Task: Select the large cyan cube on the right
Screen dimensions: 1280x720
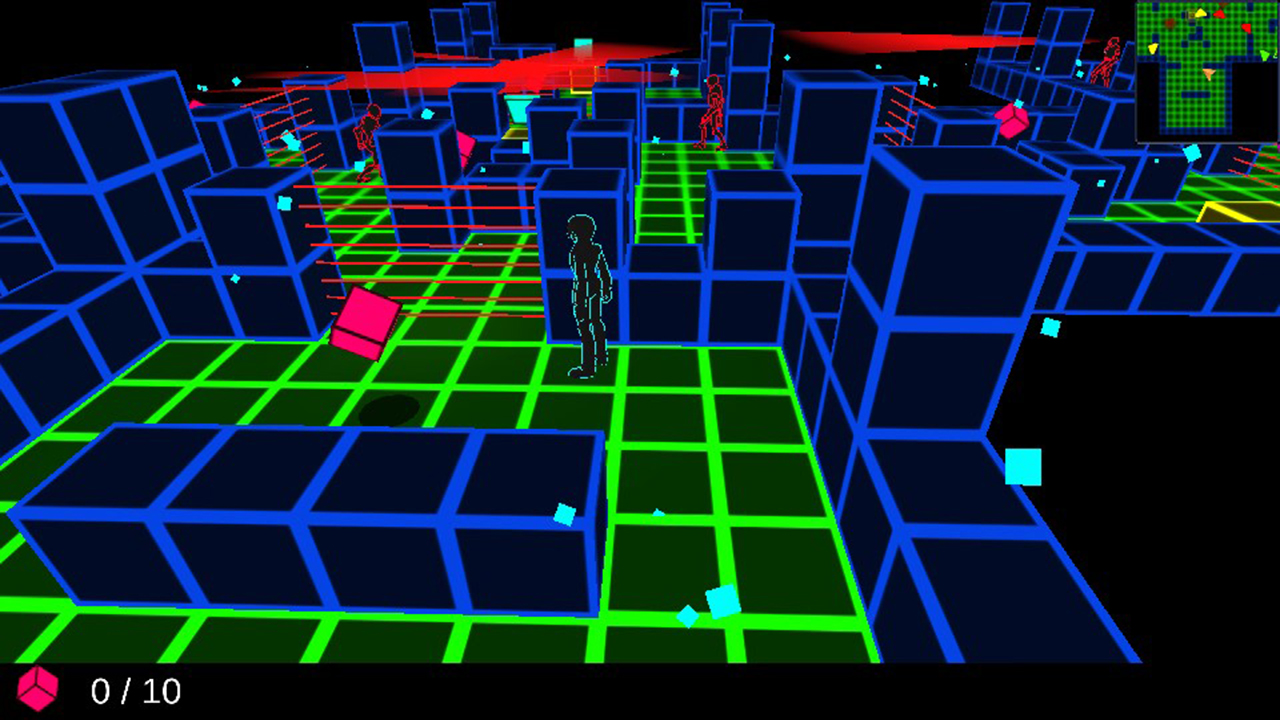Action: (x=1022, y=468)
